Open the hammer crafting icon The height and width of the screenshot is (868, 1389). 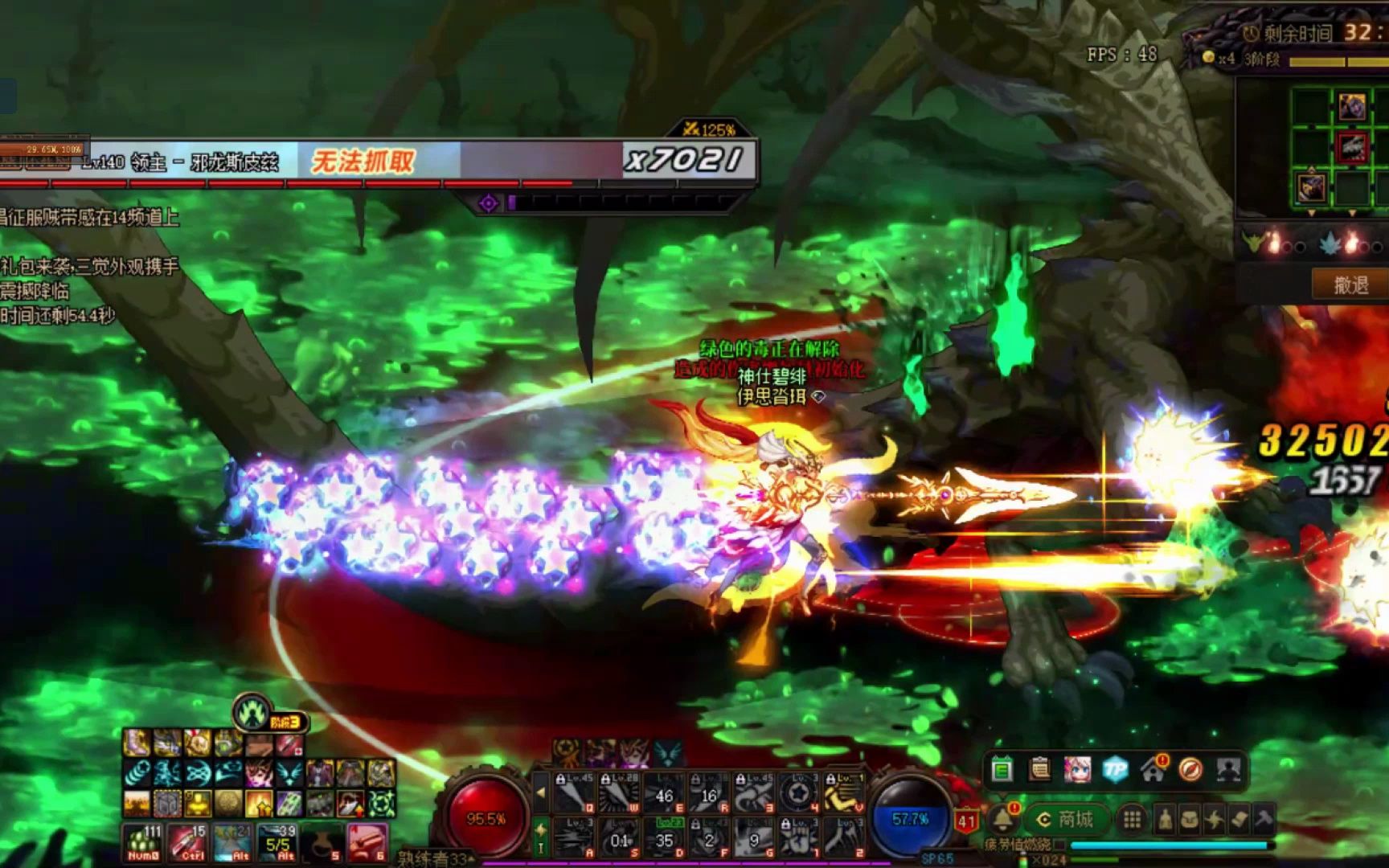coord(1264,819)
